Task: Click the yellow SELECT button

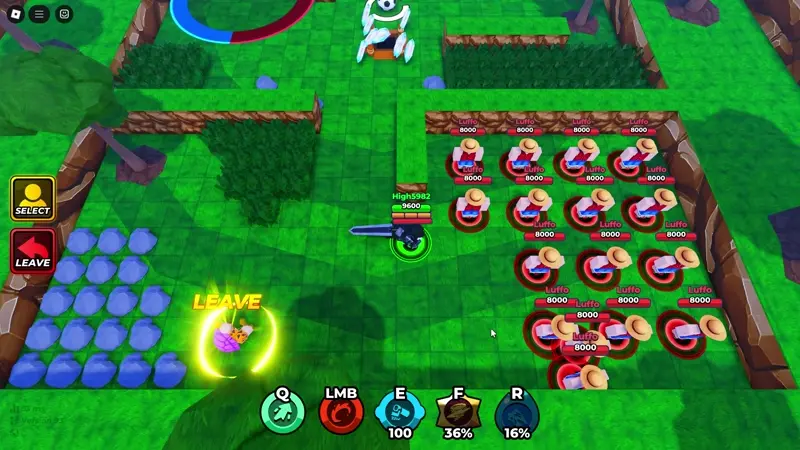Action: 32,199
